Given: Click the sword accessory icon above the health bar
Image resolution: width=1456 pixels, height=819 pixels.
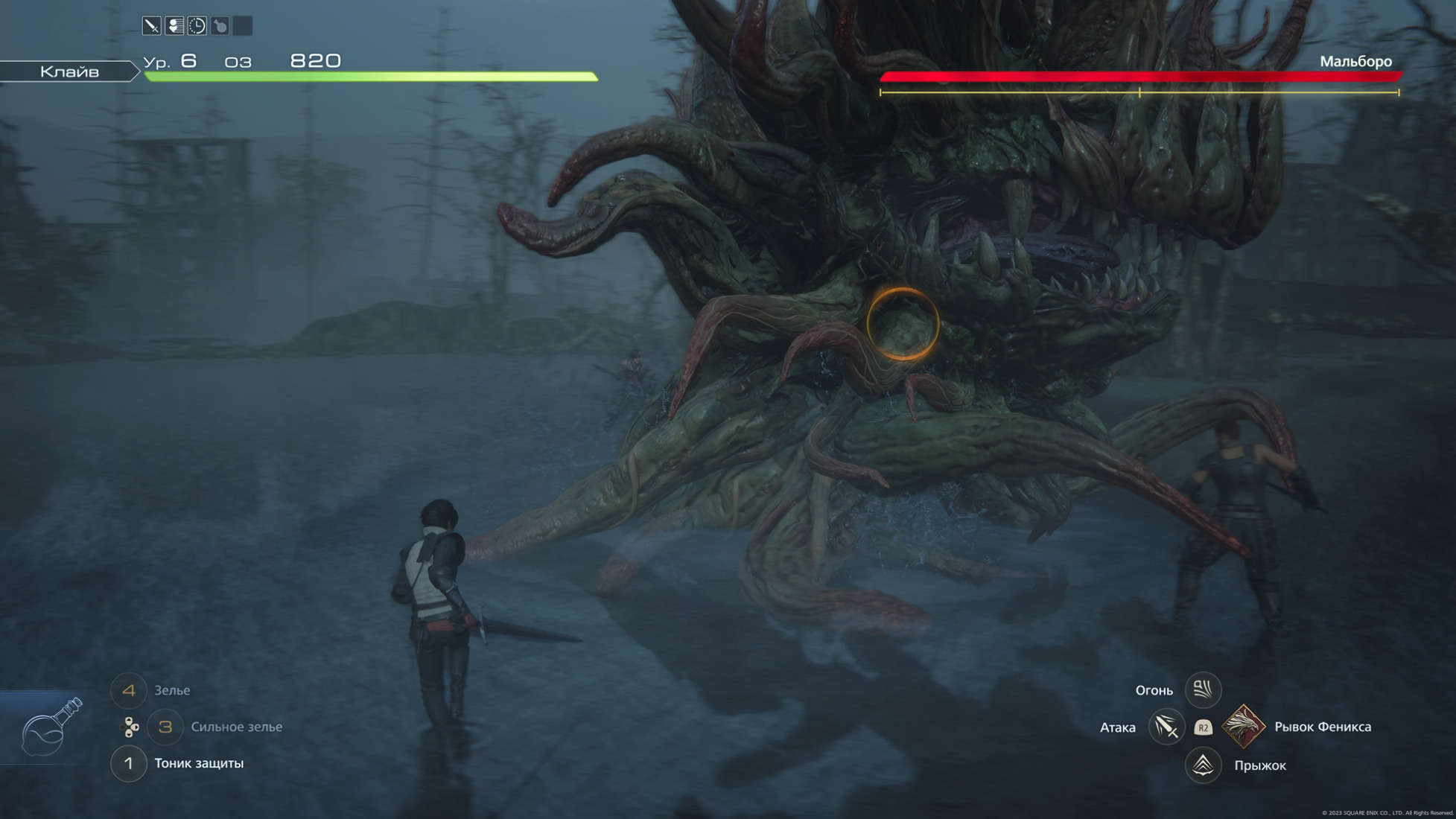Looking at the screenshot, I should [x=151, y=26].
